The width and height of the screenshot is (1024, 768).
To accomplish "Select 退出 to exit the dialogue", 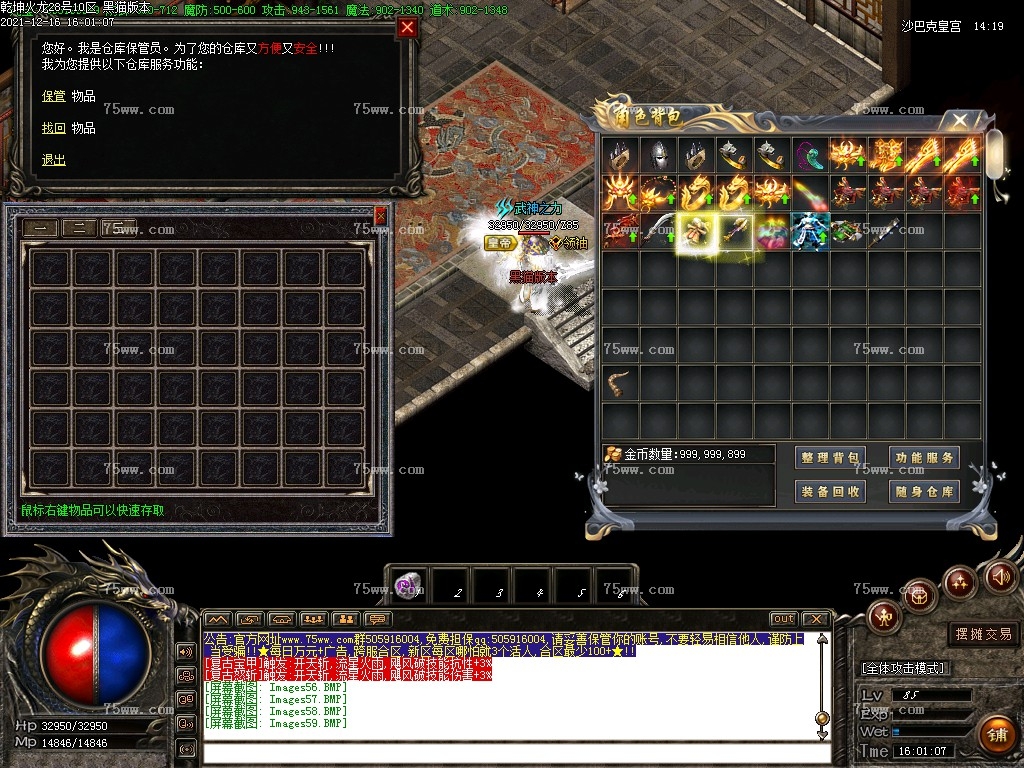I will (53, 160).
